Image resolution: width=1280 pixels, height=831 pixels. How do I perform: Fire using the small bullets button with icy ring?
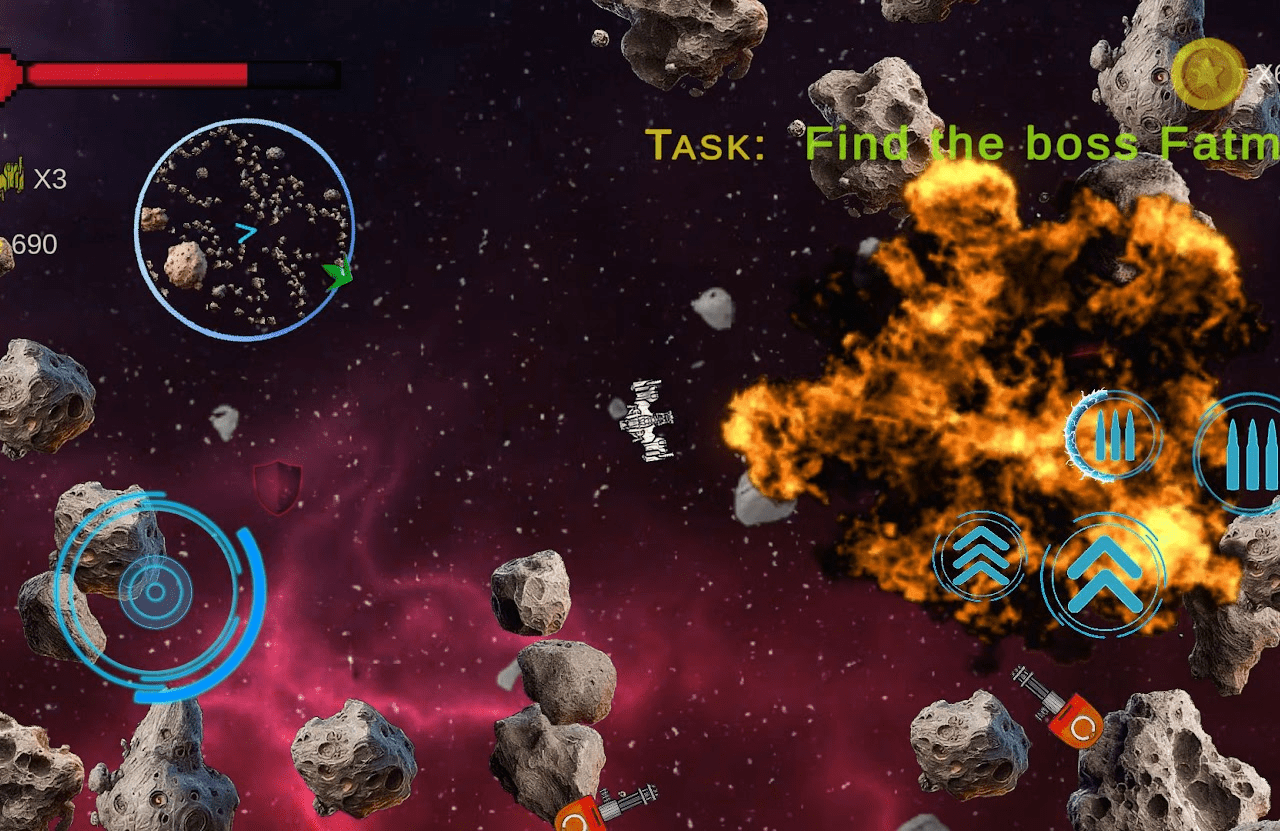(x=1113, y=437)
